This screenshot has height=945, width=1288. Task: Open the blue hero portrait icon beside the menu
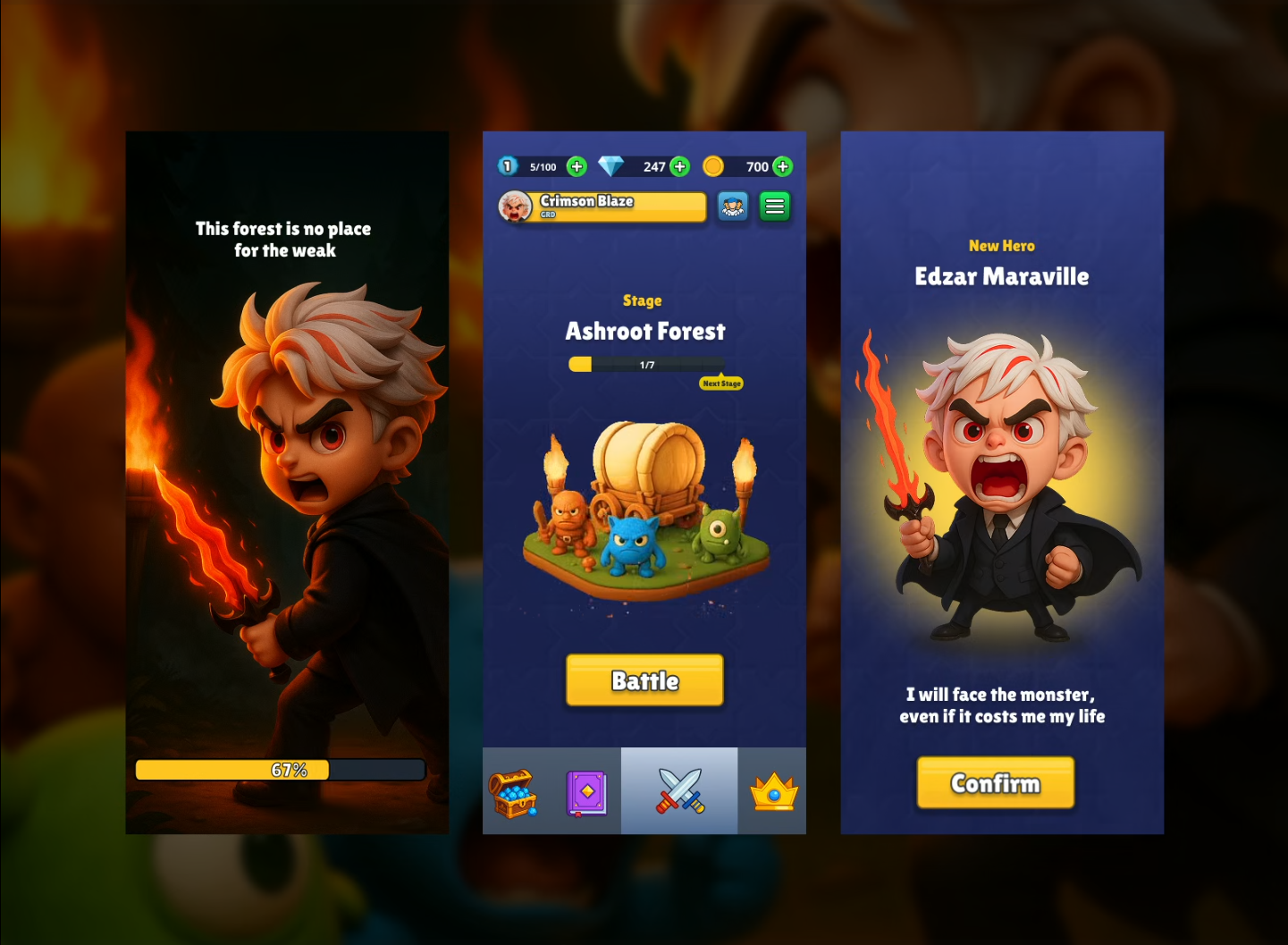732,207
